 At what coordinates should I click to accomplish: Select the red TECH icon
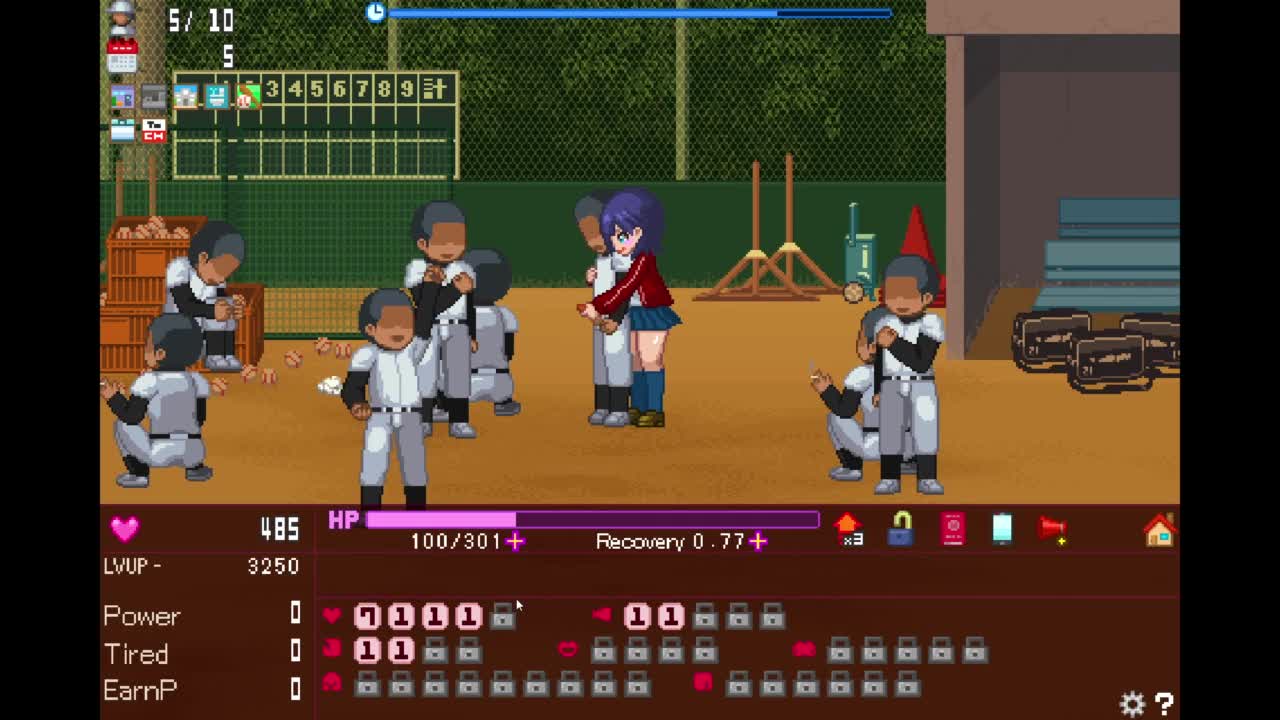coord(153,130)
